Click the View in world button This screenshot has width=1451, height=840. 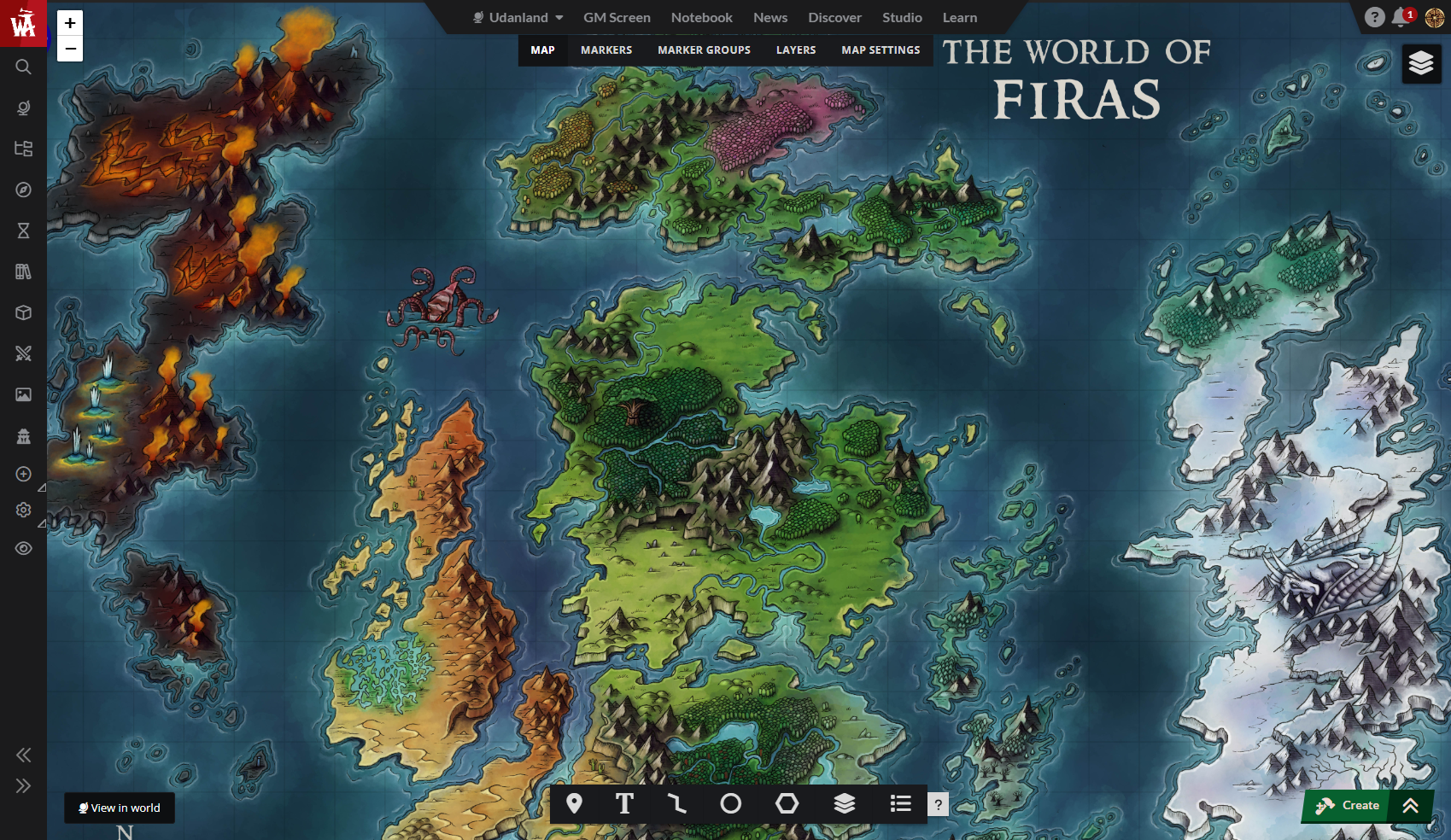tap(119, 808)
